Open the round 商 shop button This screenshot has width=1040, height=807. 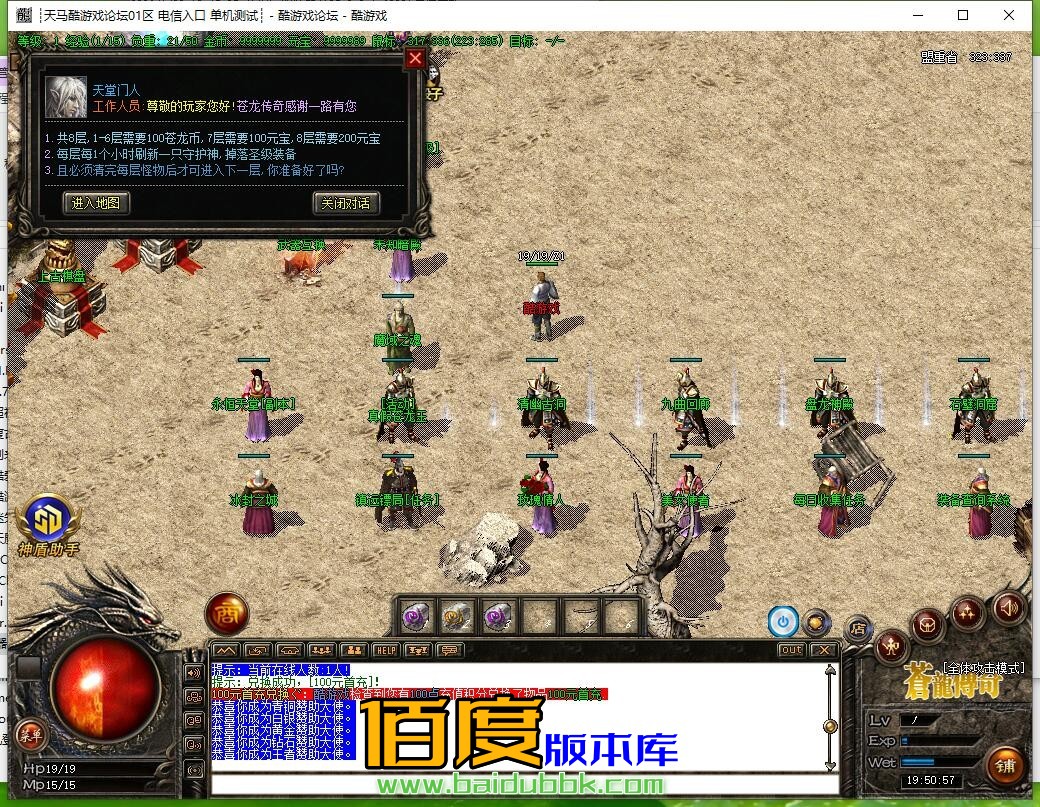[226, 614]
